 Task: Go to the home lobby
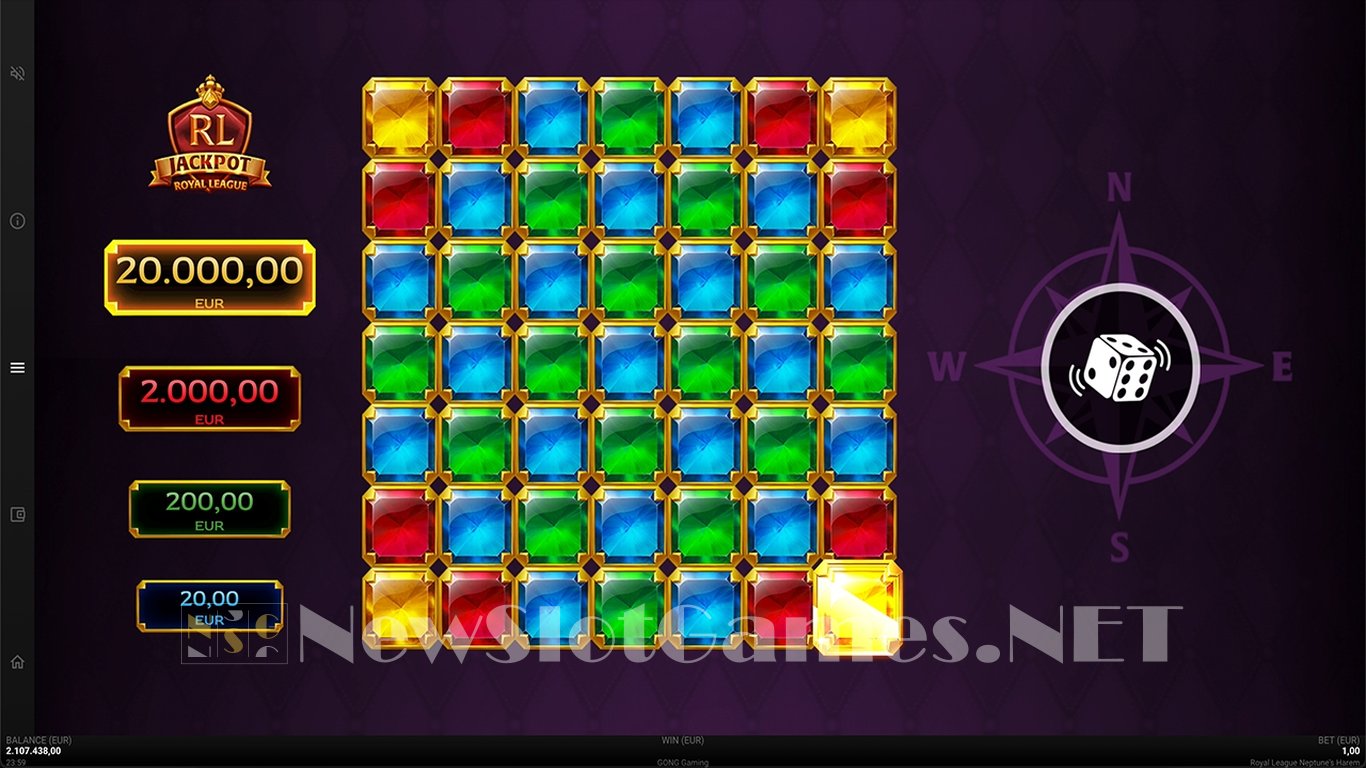point(17,662)
